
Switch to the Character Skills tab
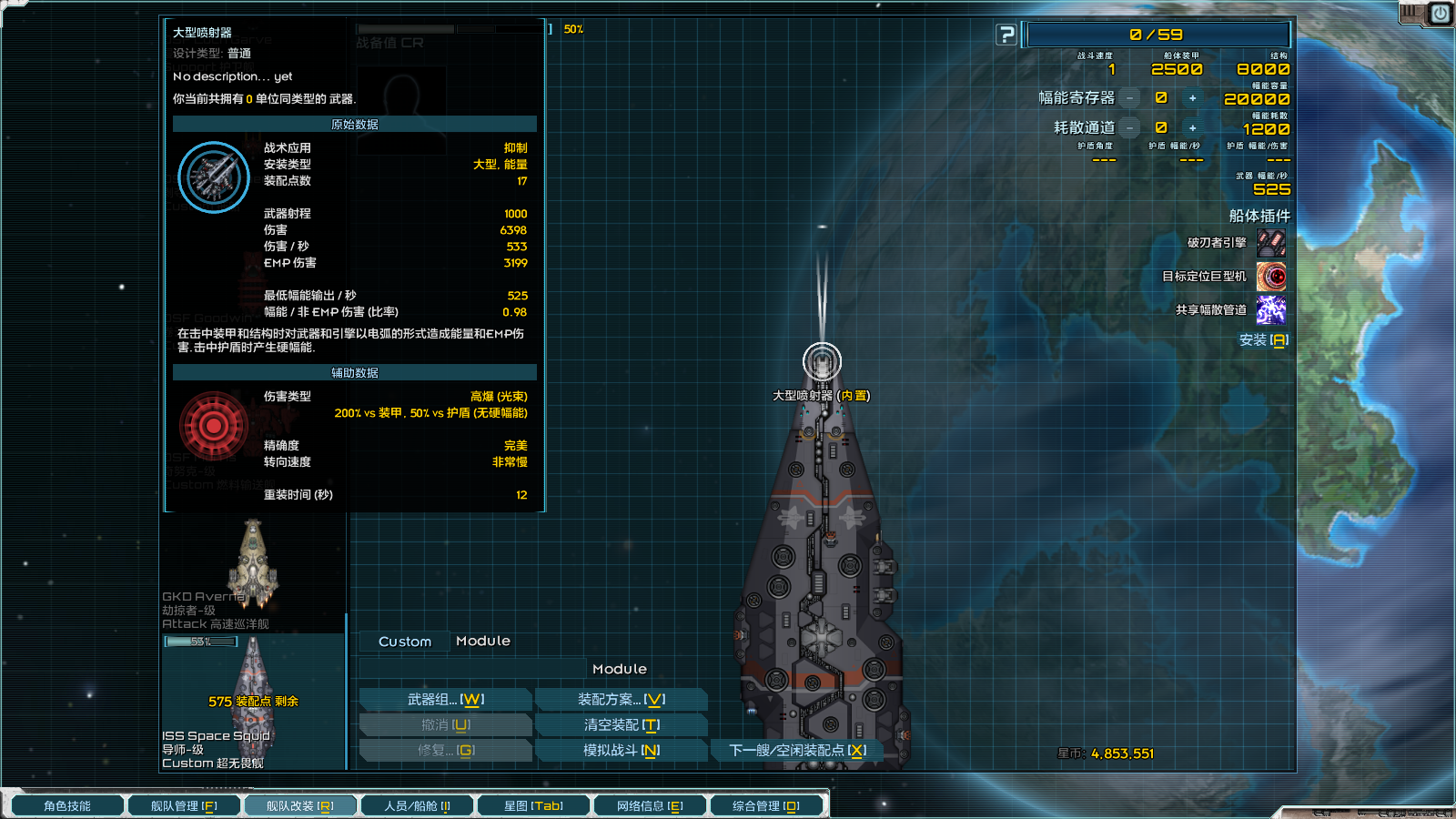tap(67, 806)
